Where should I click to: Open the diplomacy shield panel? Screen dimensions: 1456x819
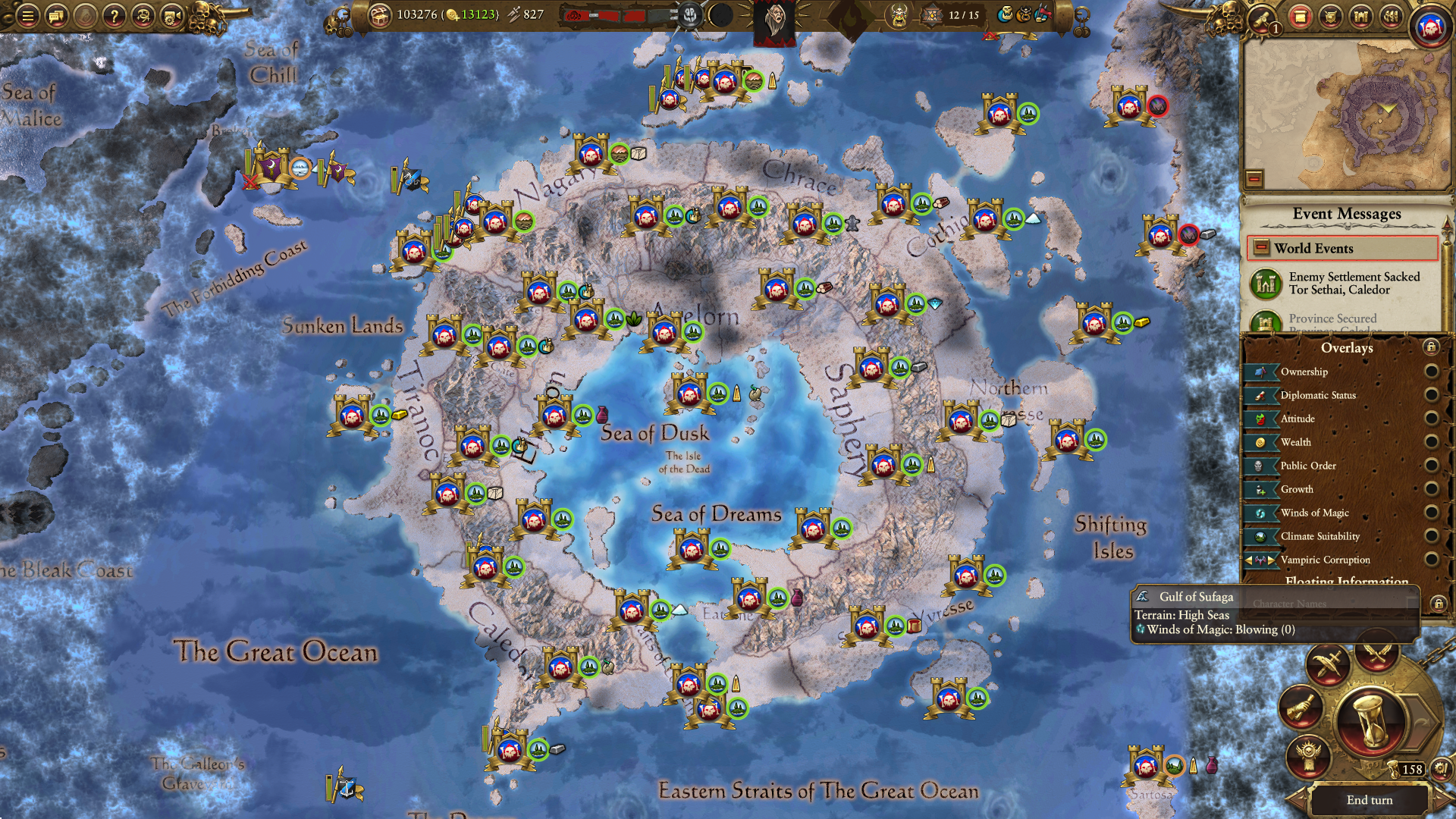click(1333, 17)
